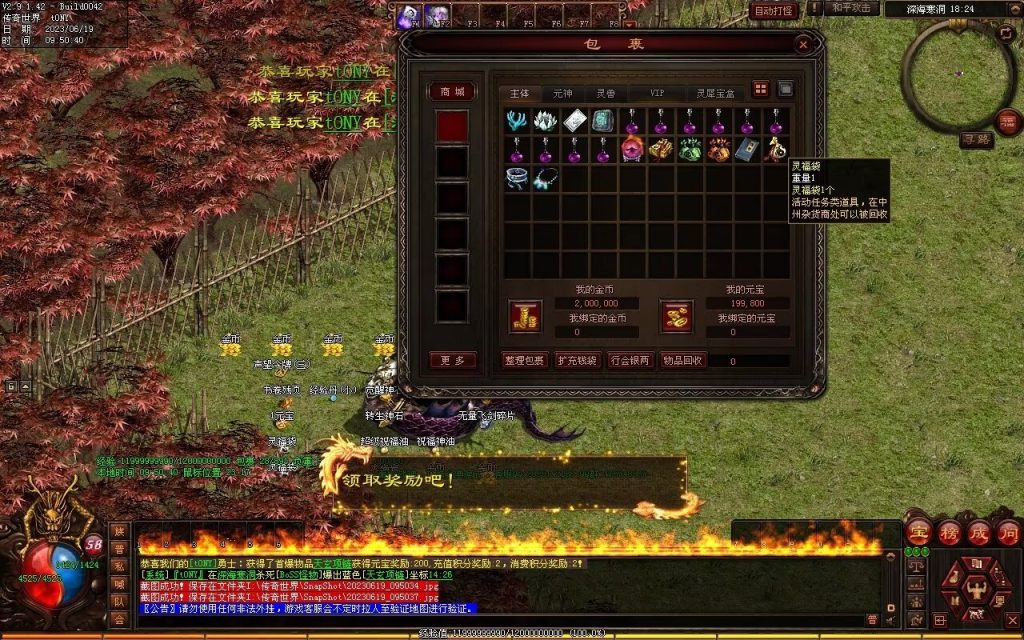Click the 寻路 pathfinding button
This screenshot has width=1024, height=640.
click(x=976, y=140)
